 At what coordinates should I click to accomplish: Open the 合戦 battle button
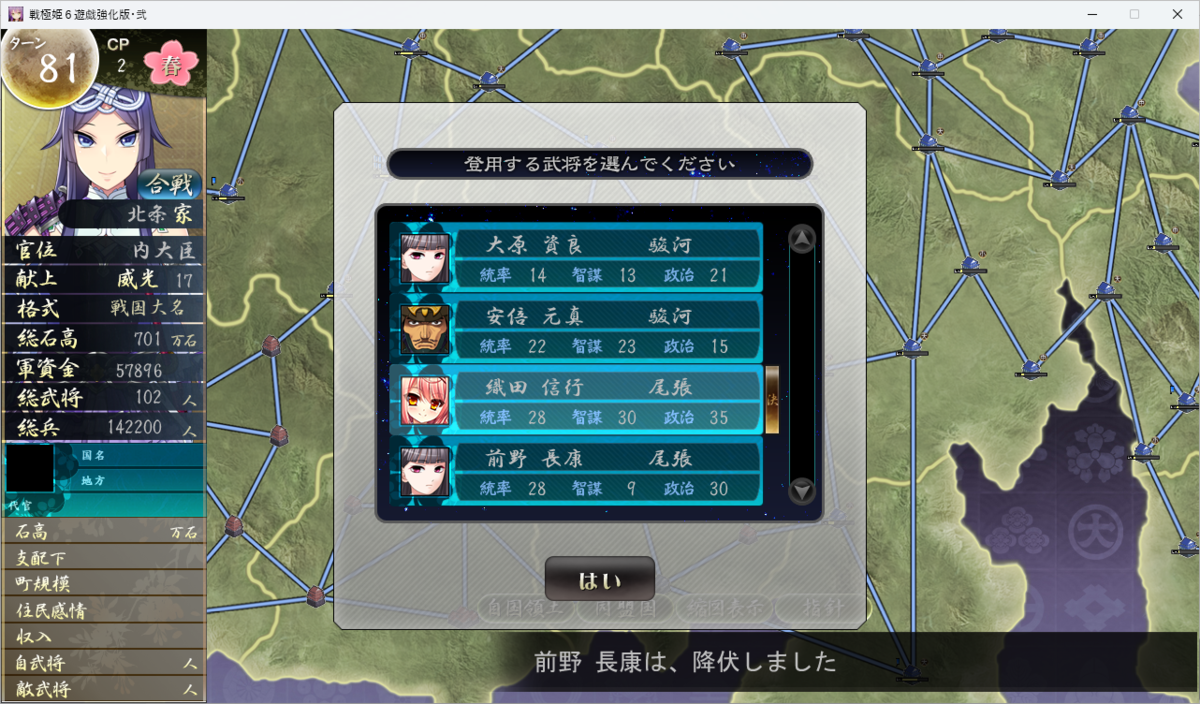(x=170, y=184)
